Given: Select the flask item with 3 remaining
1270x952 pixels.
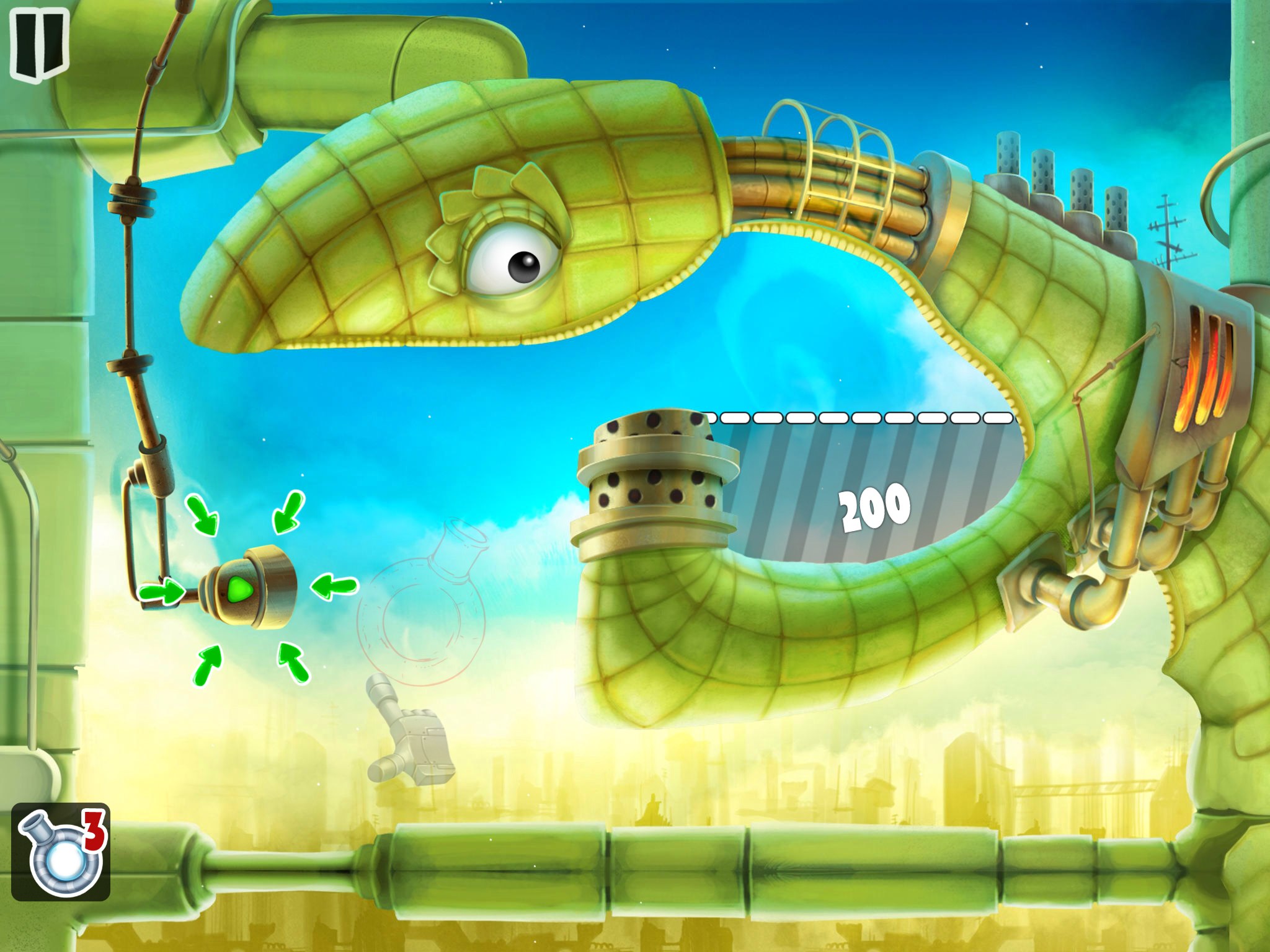Looking at the screenshot, I should 61,852.
